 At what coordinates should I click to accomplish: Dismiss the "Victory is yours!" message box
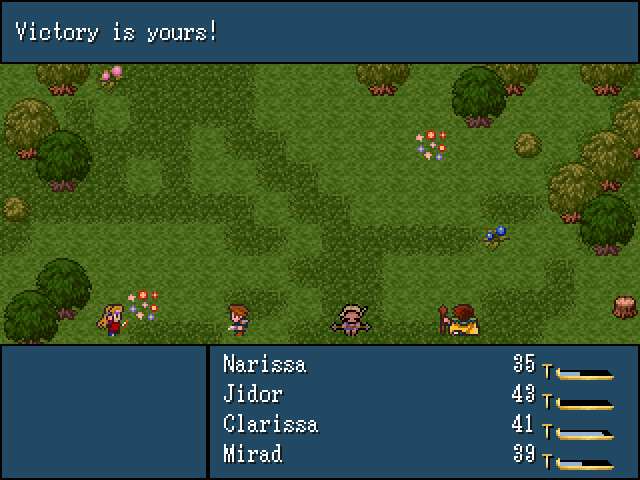coord(320,32)
